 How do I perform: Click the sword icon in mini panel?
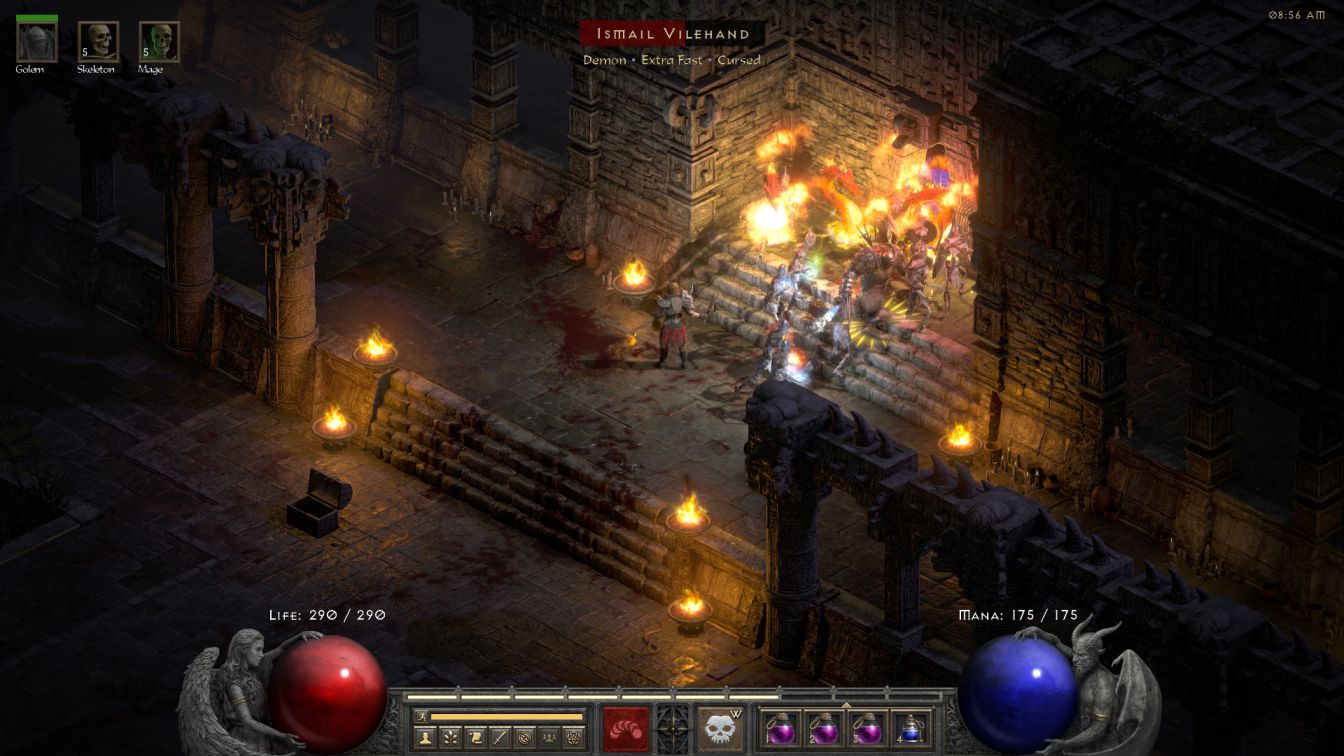click(x=500, y=738)
